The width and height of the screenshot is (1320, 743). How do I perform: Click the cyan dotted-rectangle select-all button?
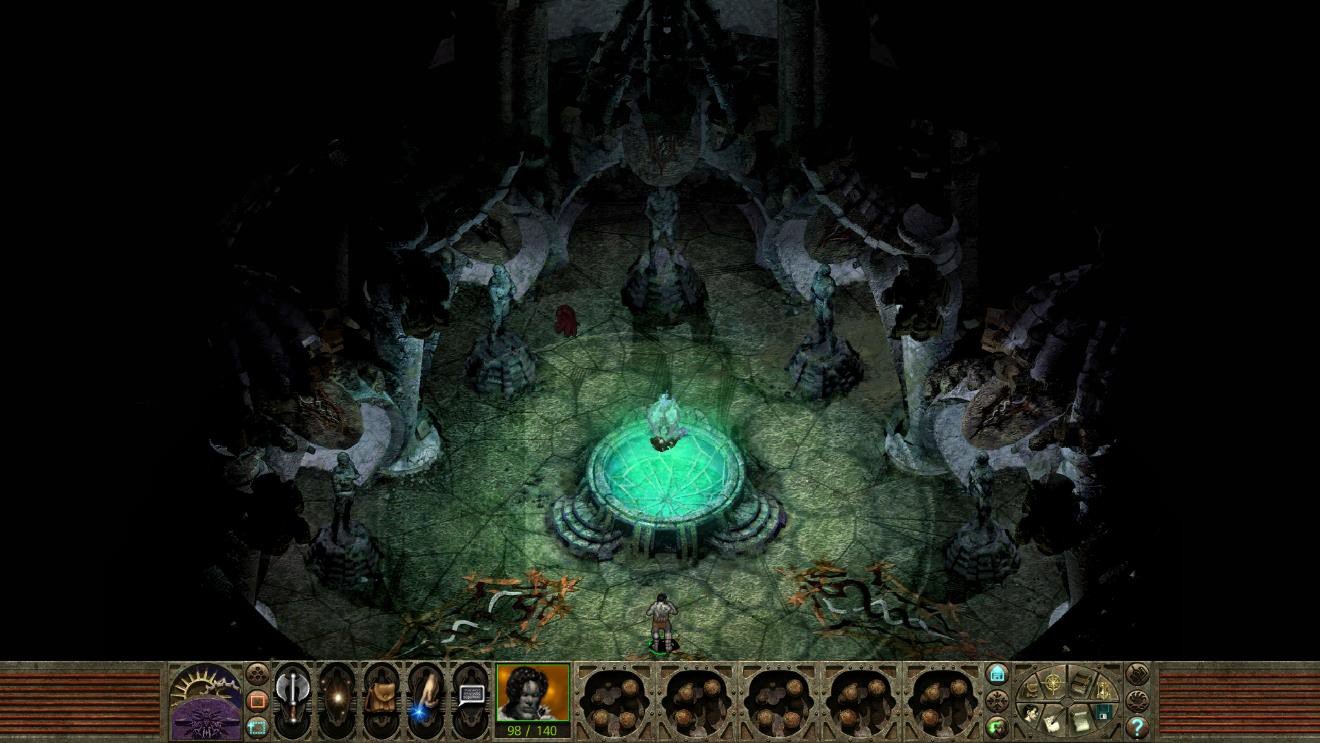point(258,727)
